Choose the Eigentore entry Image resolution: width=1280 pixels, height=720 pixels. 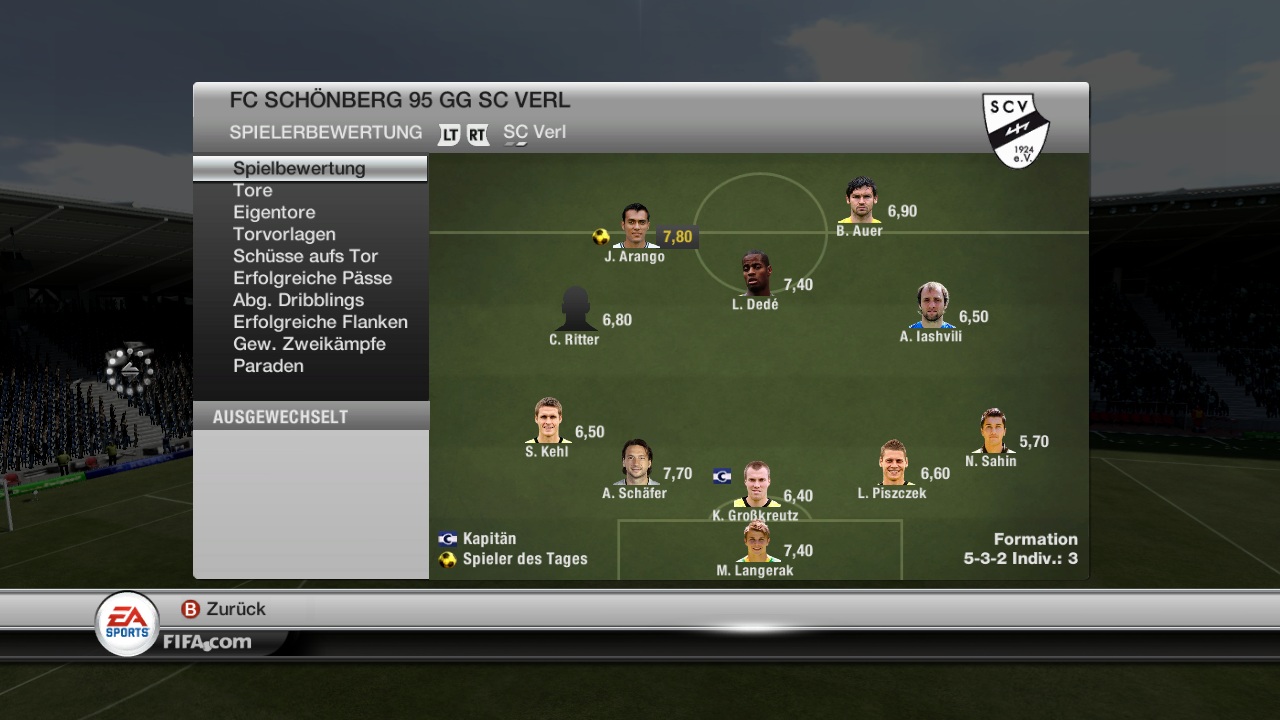point(274,212)
